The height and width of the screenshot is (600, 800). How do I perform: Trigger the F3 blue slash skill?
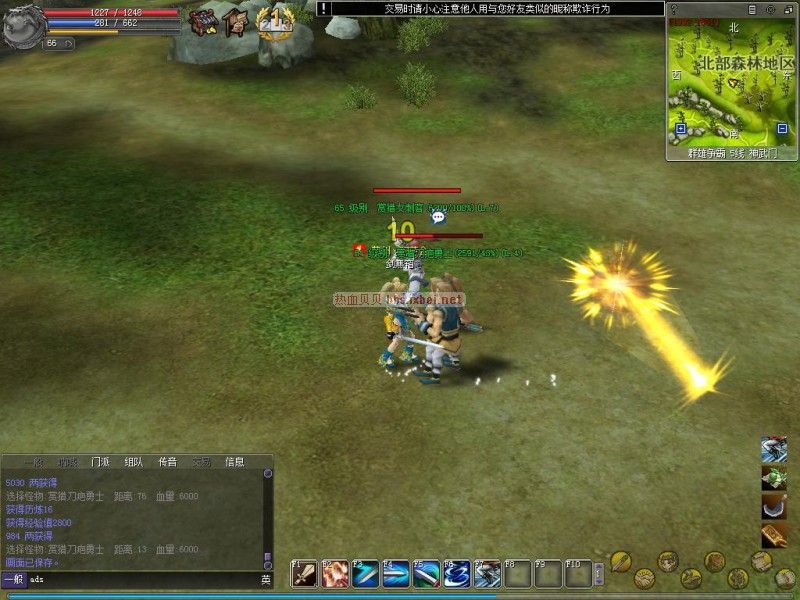365,574
